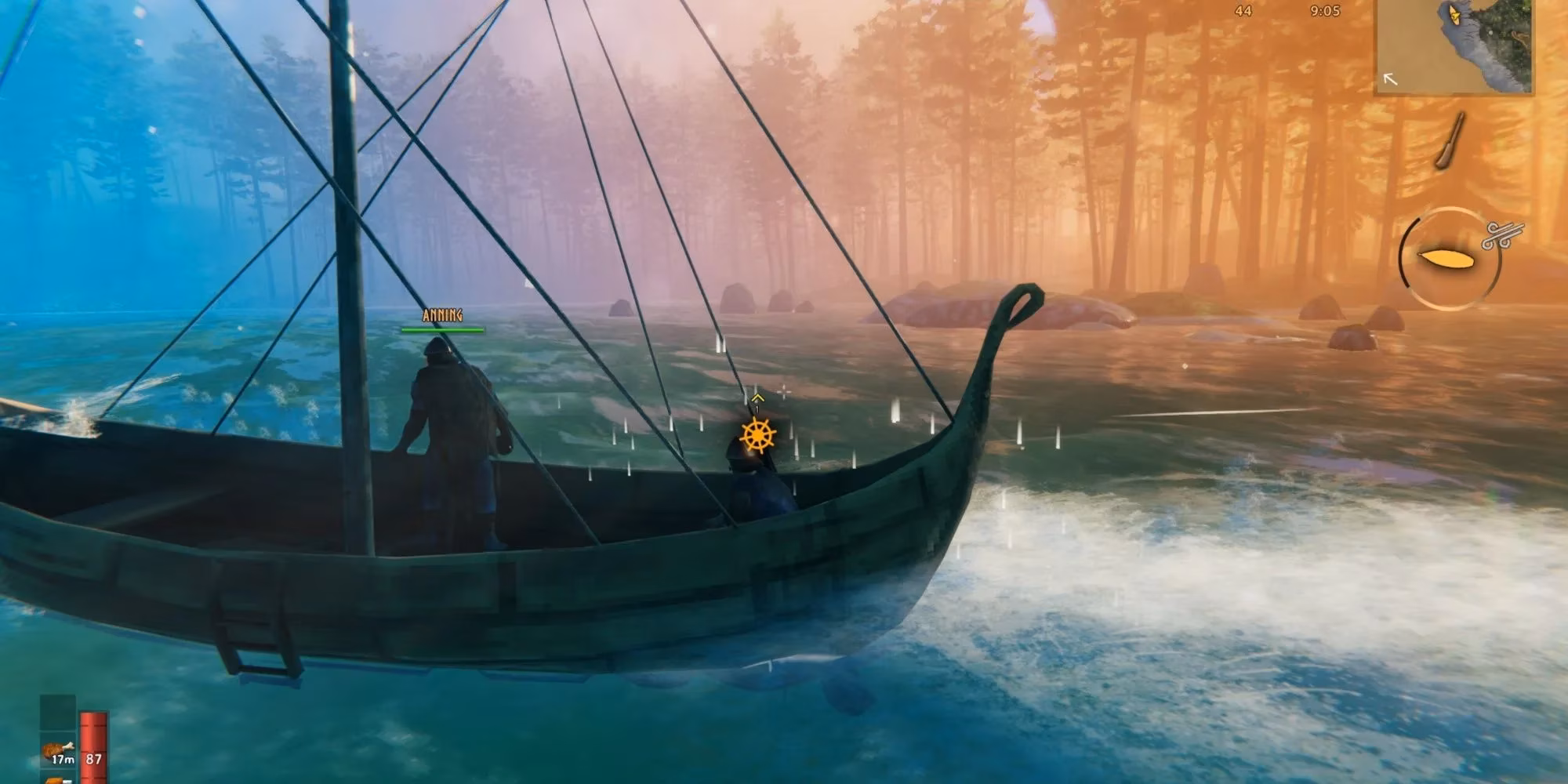Open the map marker on the shoreline
The height and width of the screenshot is (784, 1568).
click(1489, 33)
